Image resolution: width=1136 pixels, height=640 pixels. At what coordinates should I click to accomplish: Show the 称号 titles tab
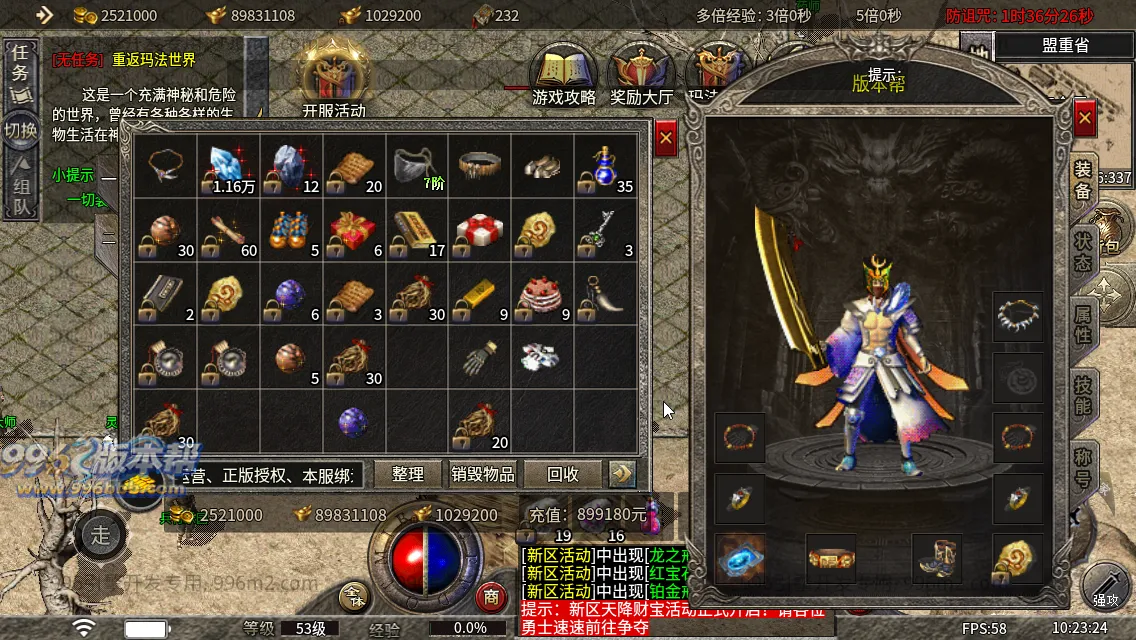pos(1083,469)
